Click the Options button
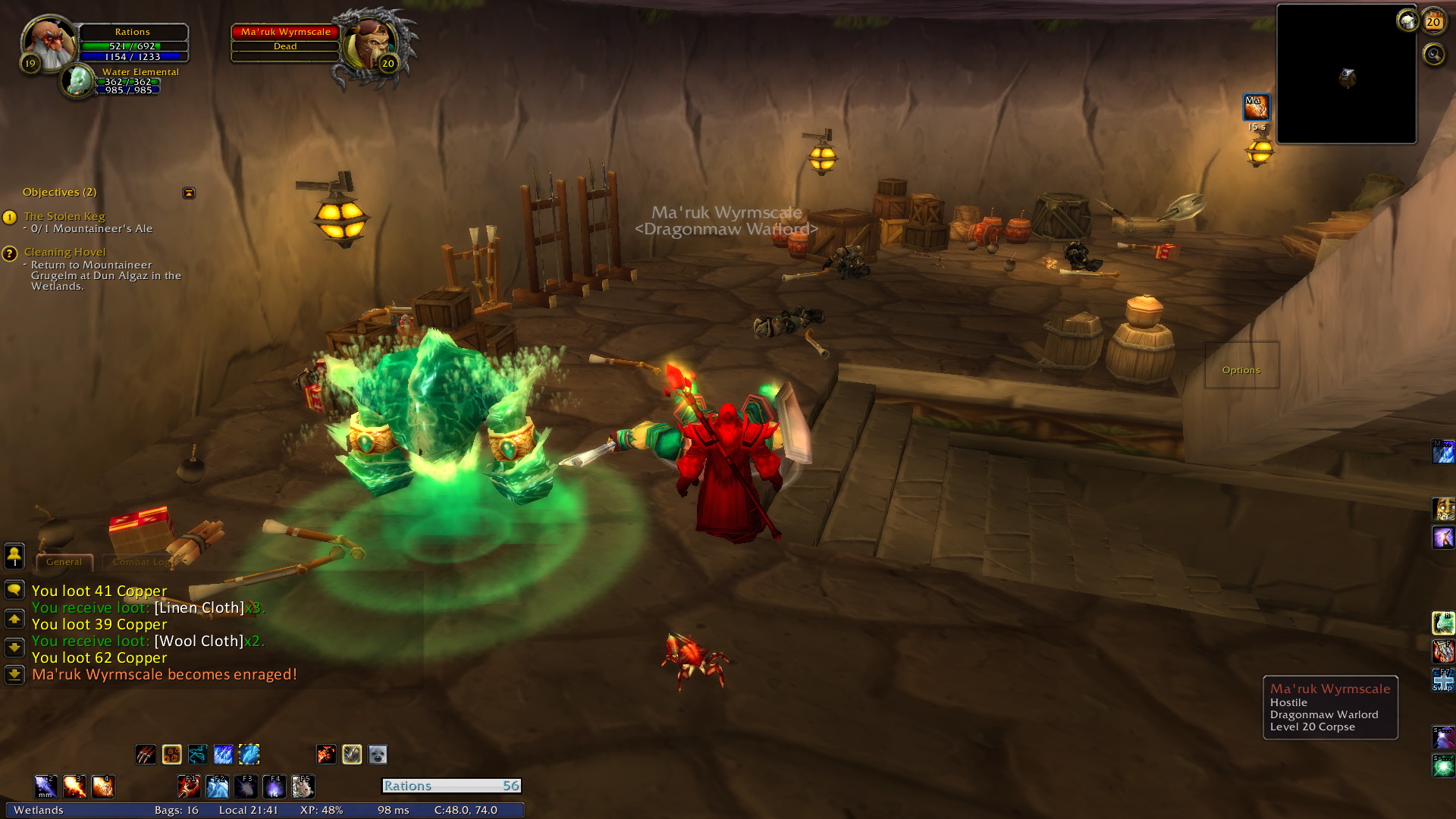 (x=1241, y=370)
